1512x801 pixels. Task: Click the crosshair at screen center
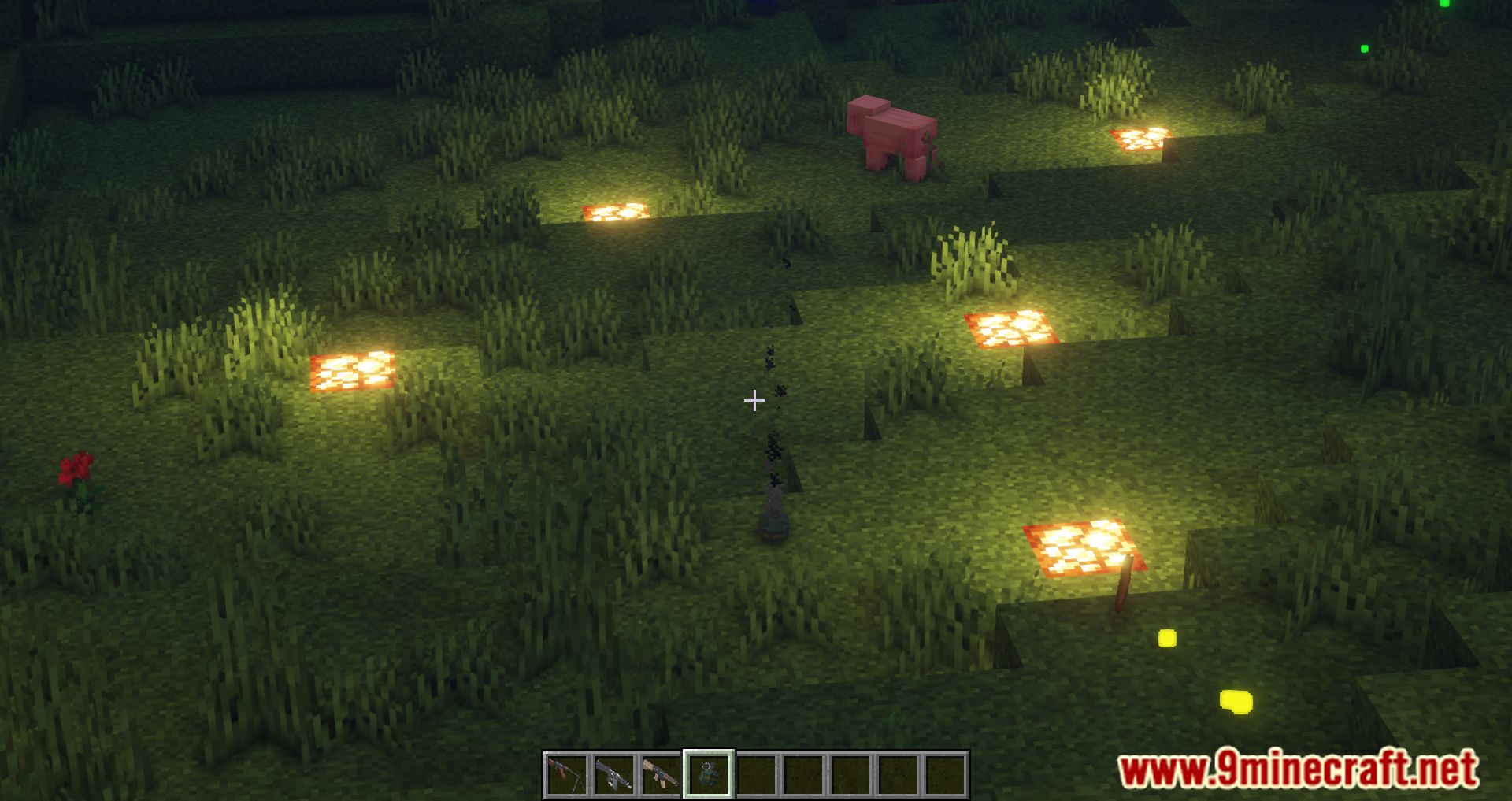(754, 402)
